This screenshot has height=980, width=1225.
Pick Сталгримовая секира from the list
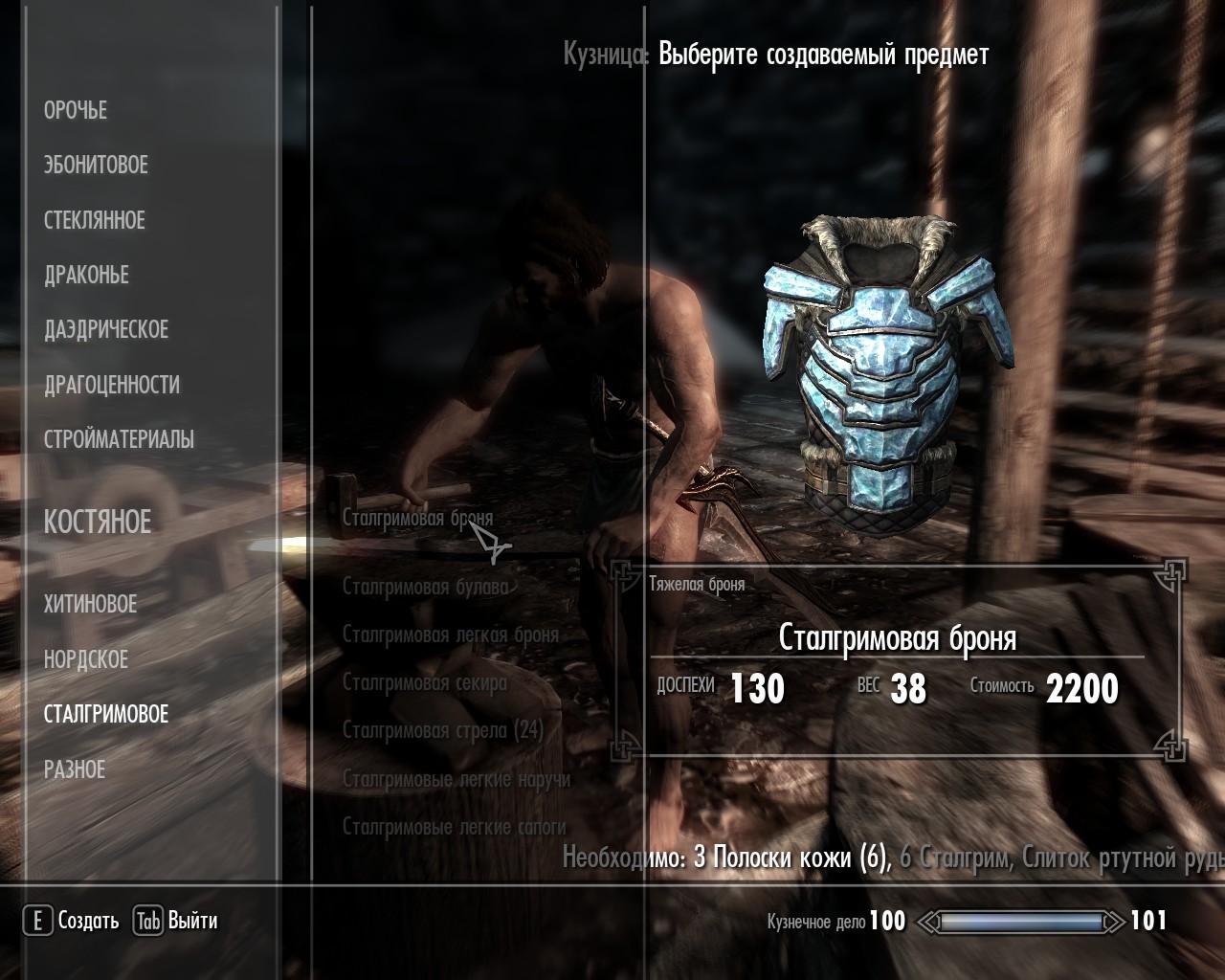point(424,683)
